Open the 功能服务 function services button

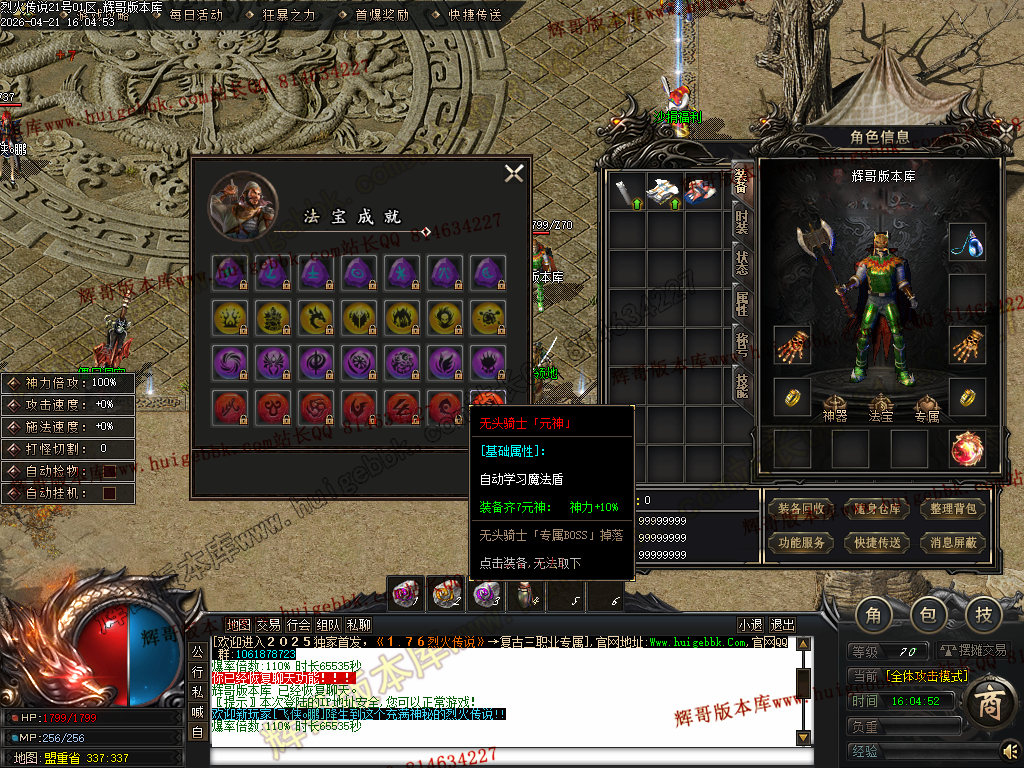[x=801, y=543]
